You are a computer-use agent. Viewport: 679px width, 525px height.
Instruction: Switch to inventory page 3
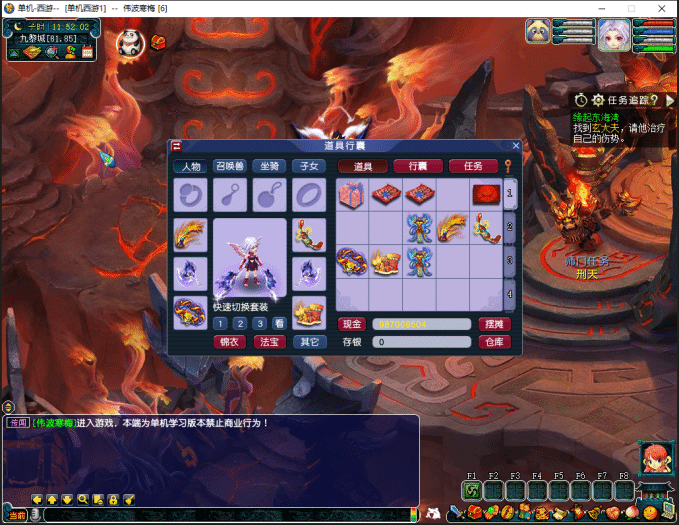(x=509, y=260)
